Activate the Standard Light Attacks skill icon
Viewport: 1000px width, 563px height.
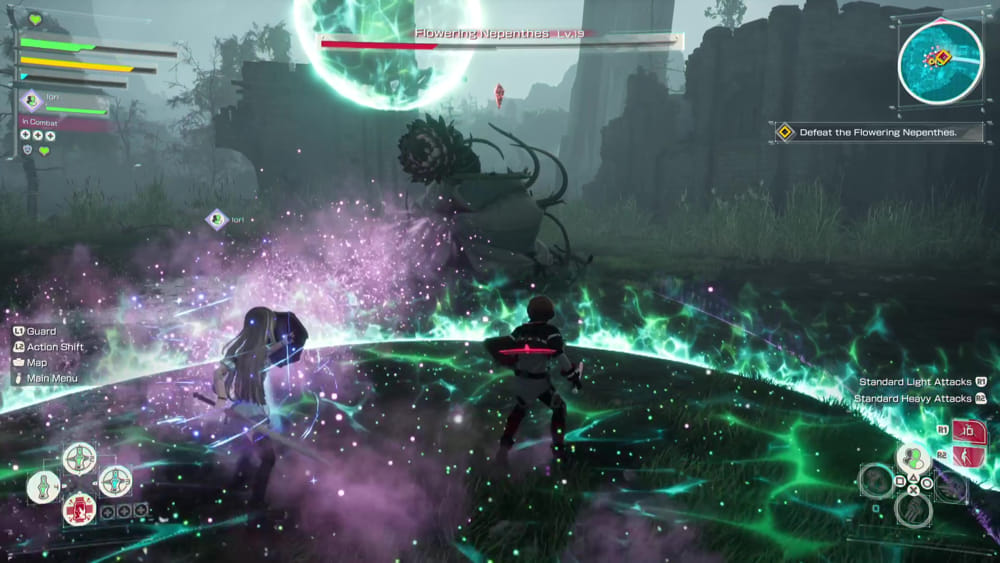pos(966,431)
